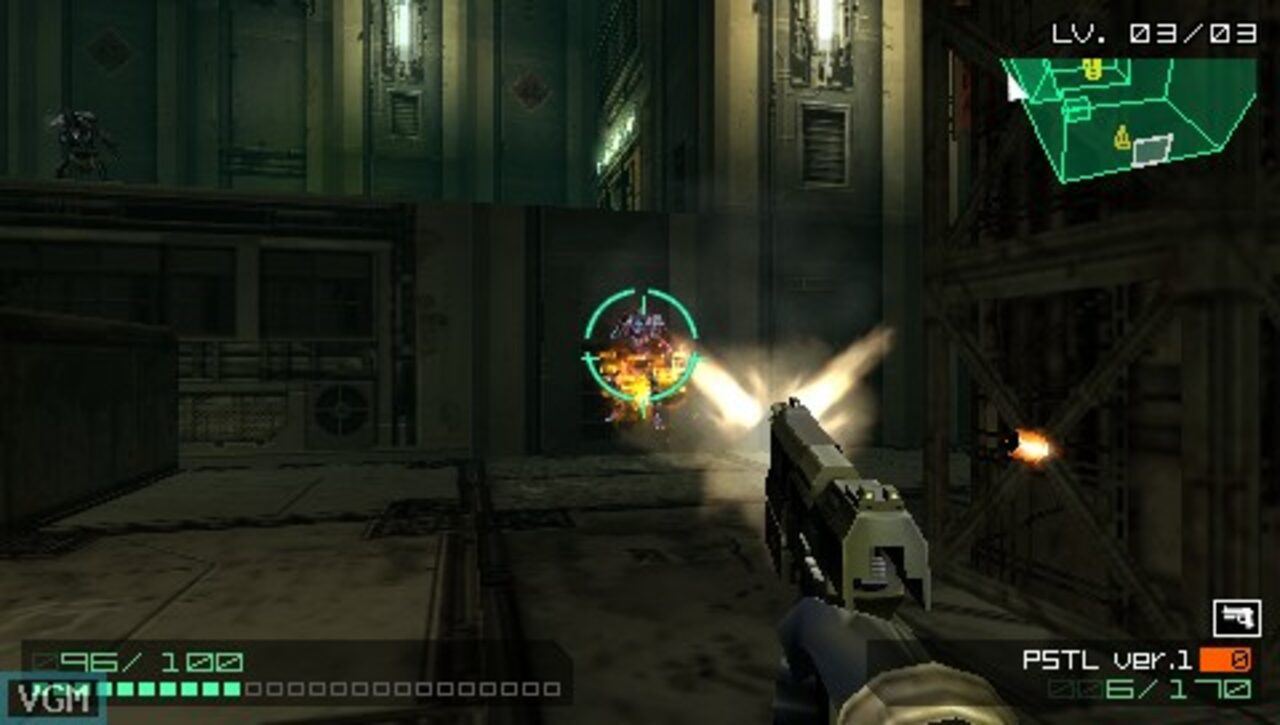Click the green wireframe minimap
The image size is (1280, 725).
point(1130,115)
